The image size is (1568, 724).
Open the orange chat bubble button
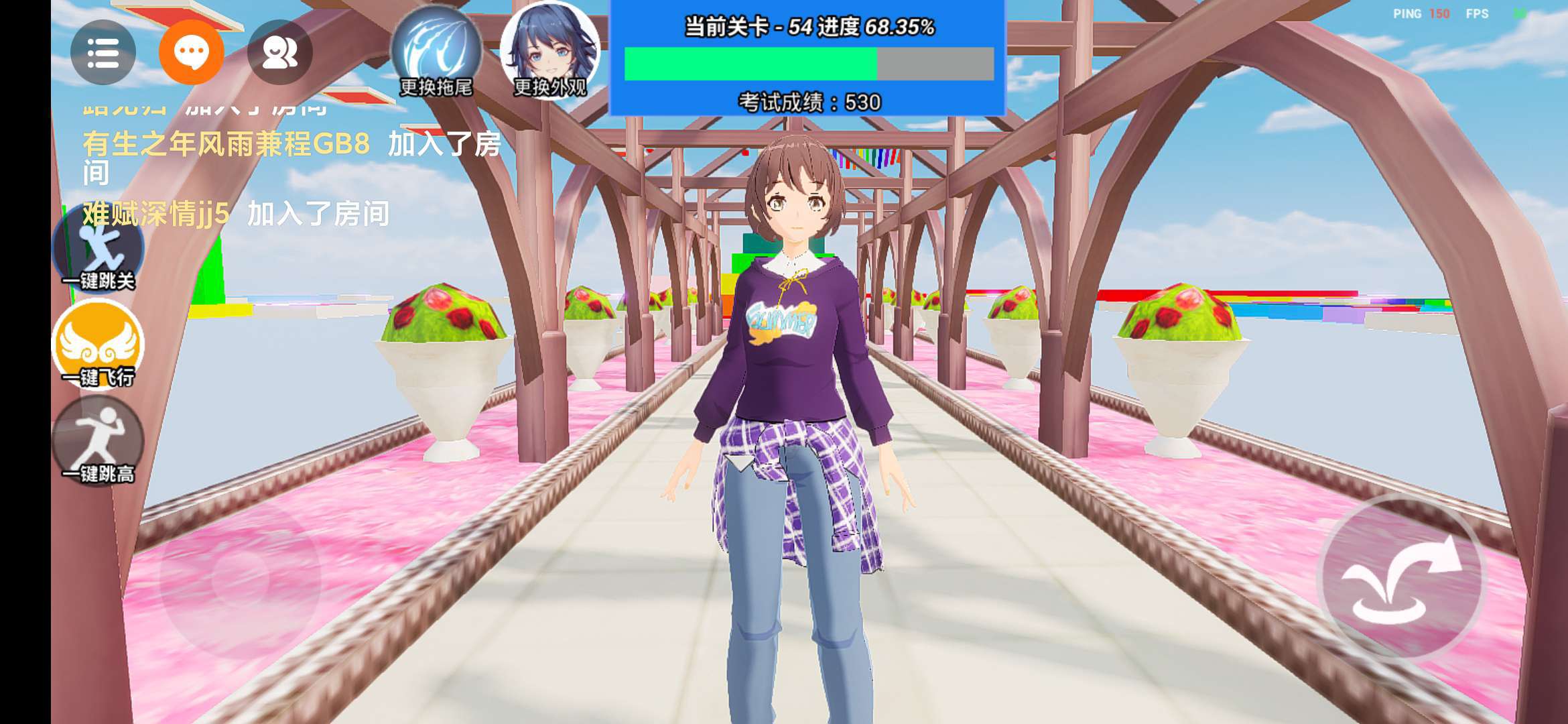[191, 52]
